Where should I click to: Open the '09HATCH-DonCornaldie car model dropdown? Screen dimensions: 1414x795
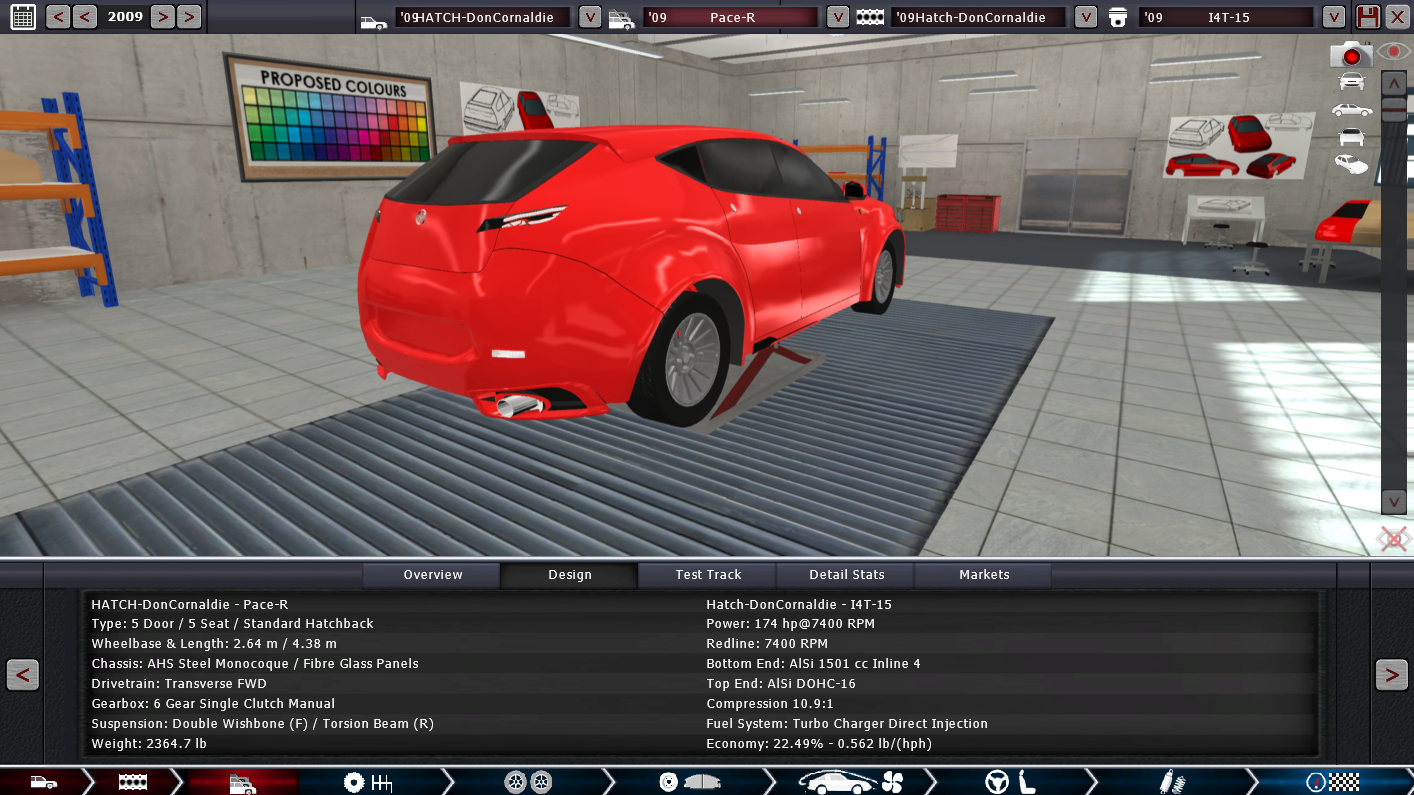(590, 17)
